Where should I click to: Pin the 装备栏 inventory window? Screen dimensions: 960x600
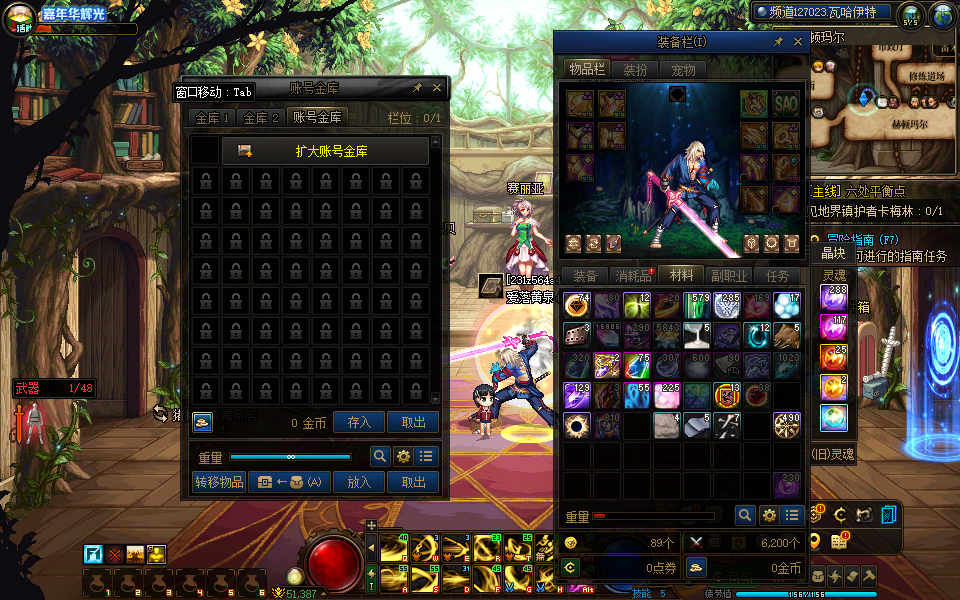[x=778, y=42]
